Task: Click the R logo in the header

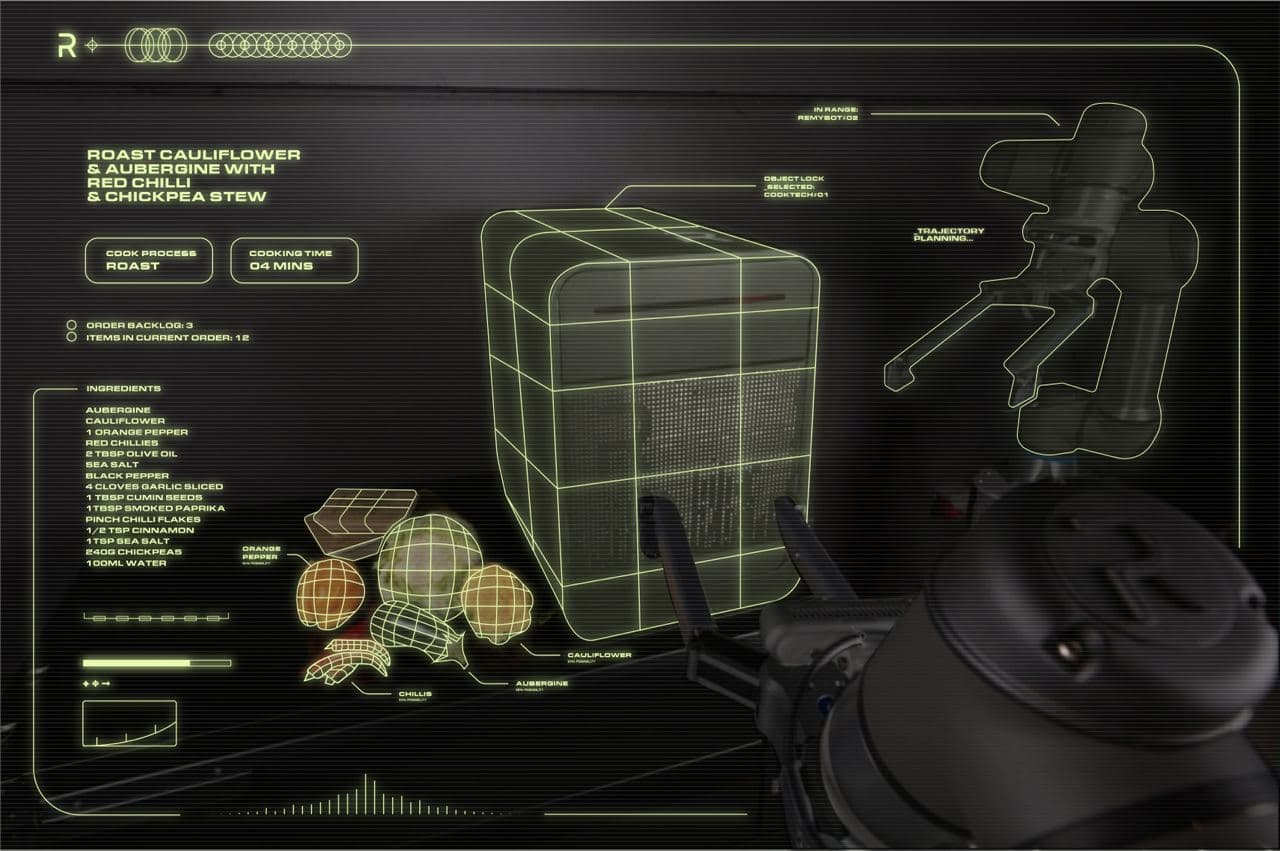Action: coord(67,45)
